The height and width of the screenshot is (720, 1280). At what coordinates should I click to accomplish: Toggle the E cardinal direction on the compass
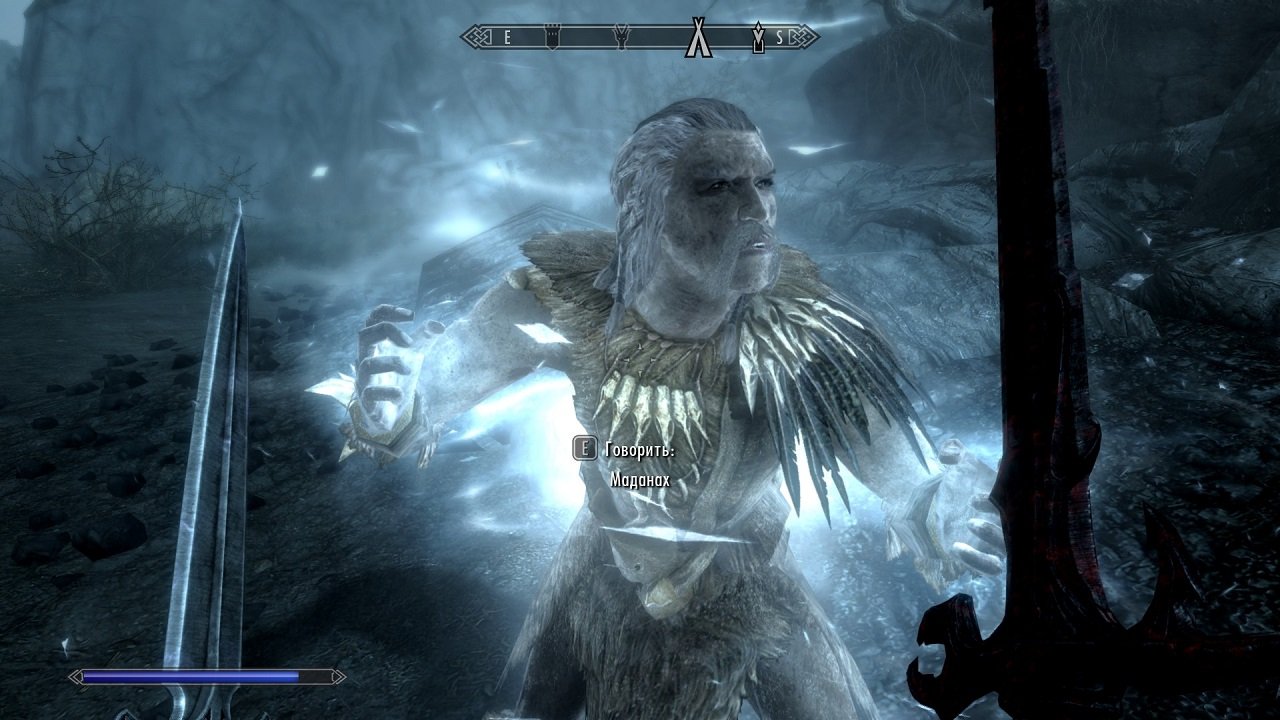(508, 36)
